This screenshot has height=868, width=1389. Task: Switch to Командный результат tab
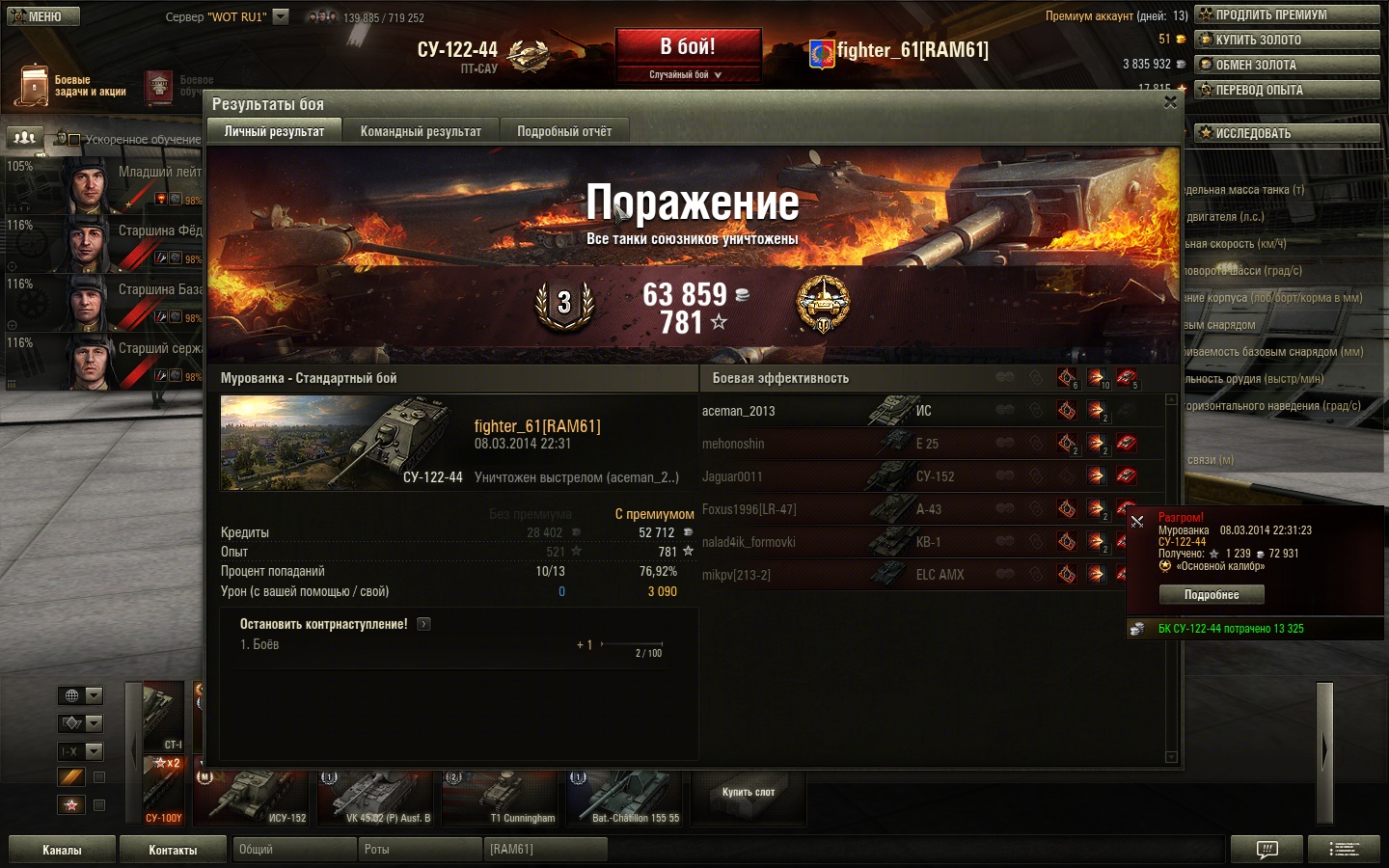[421, 131]
